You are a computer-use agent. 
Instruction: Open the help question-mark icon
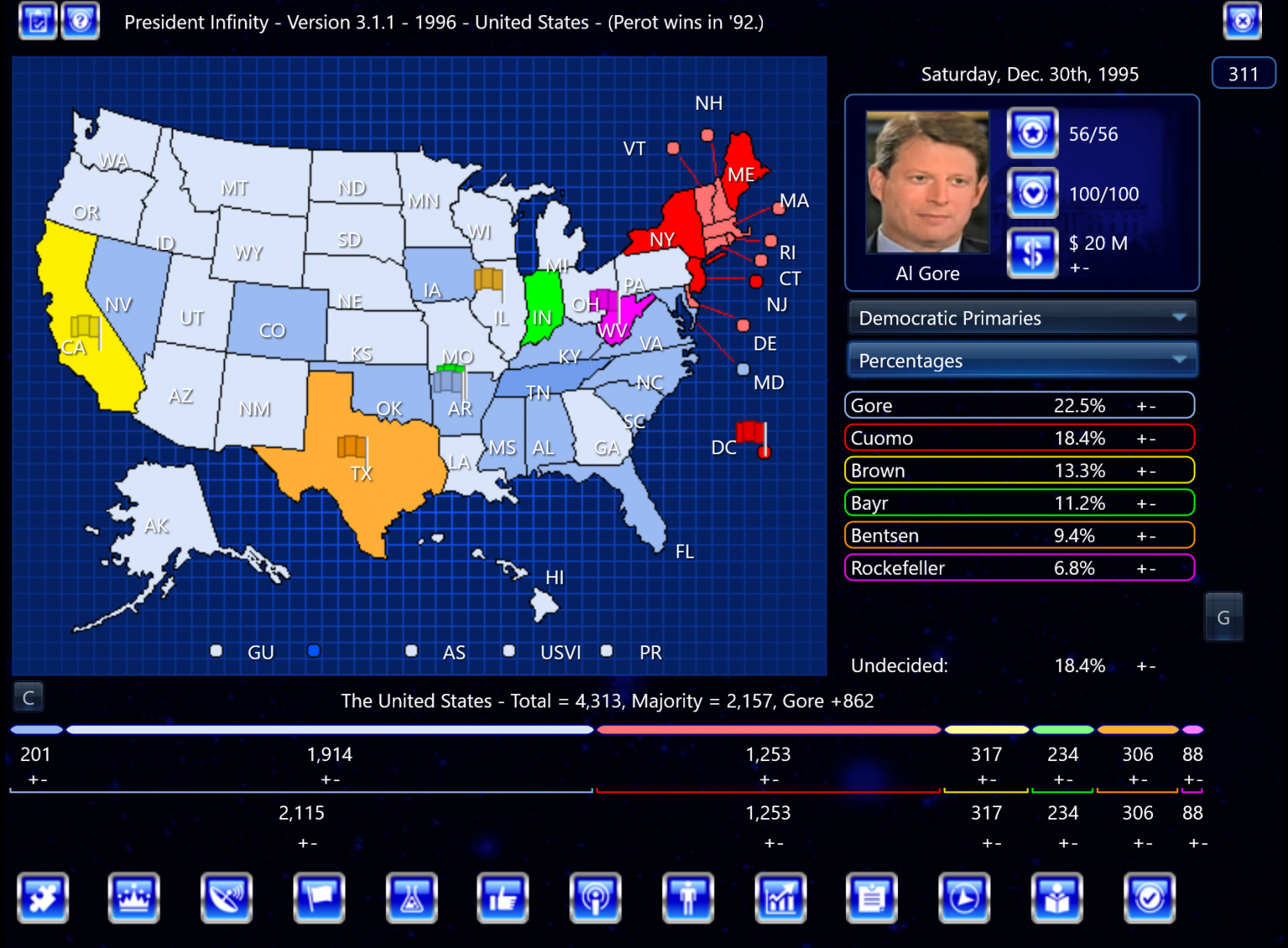80,21
